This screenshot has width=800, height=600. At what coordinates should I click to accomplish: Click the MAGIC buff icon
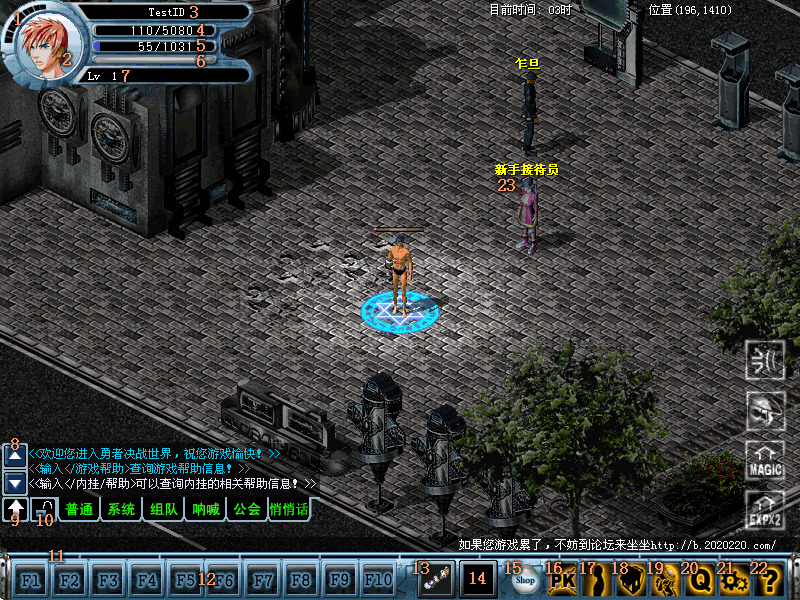[766, 461]
